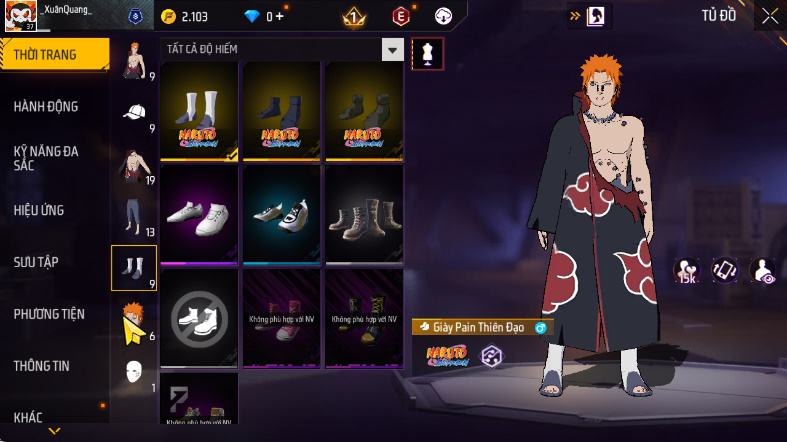The width and height of the screenshot is (787, 442).
Task: Open the HÀNH ĐỘNG menu section
Action: pos(47,107)
